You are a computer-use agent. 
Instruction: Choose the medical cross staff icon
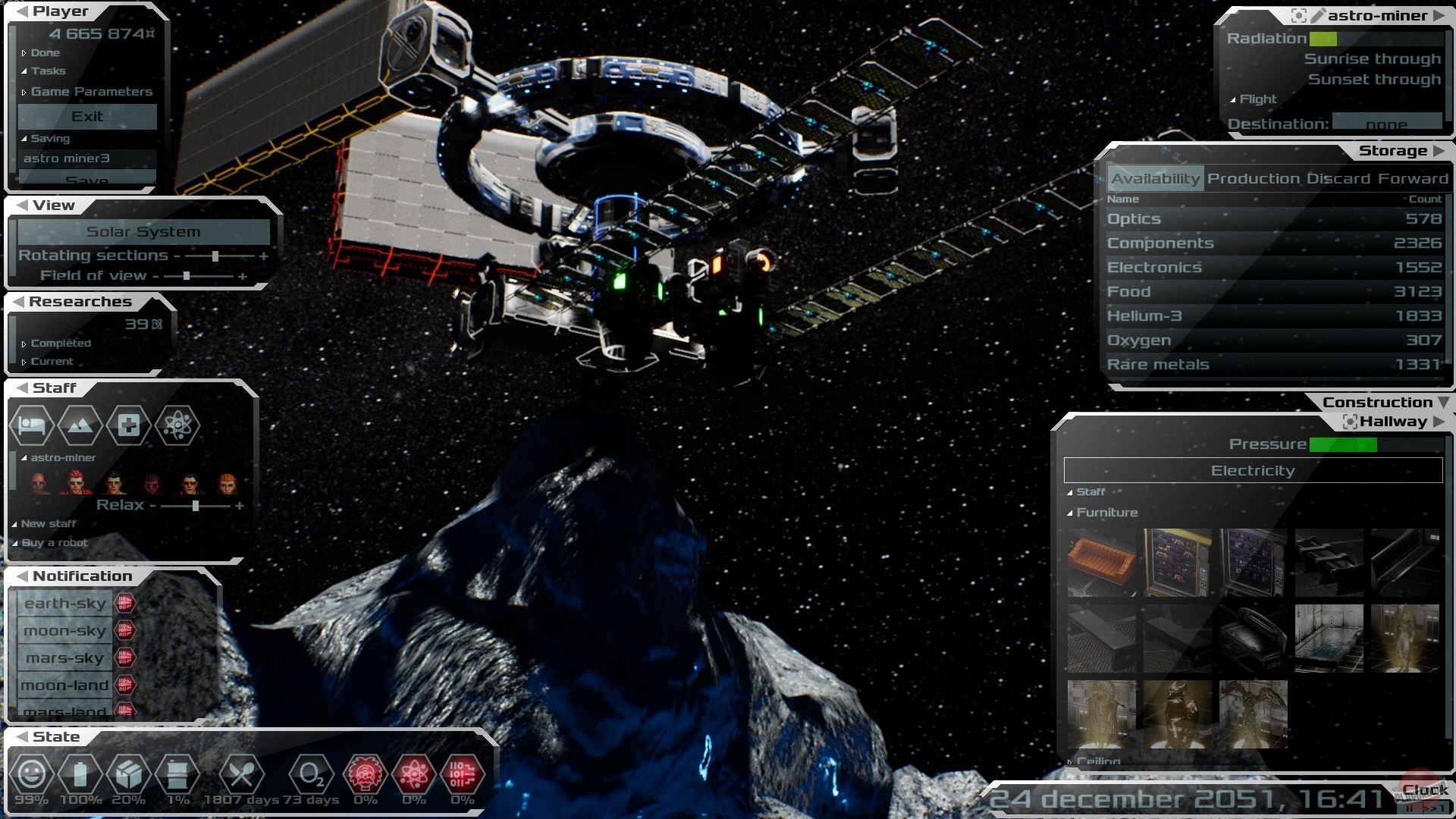(128, 425)
